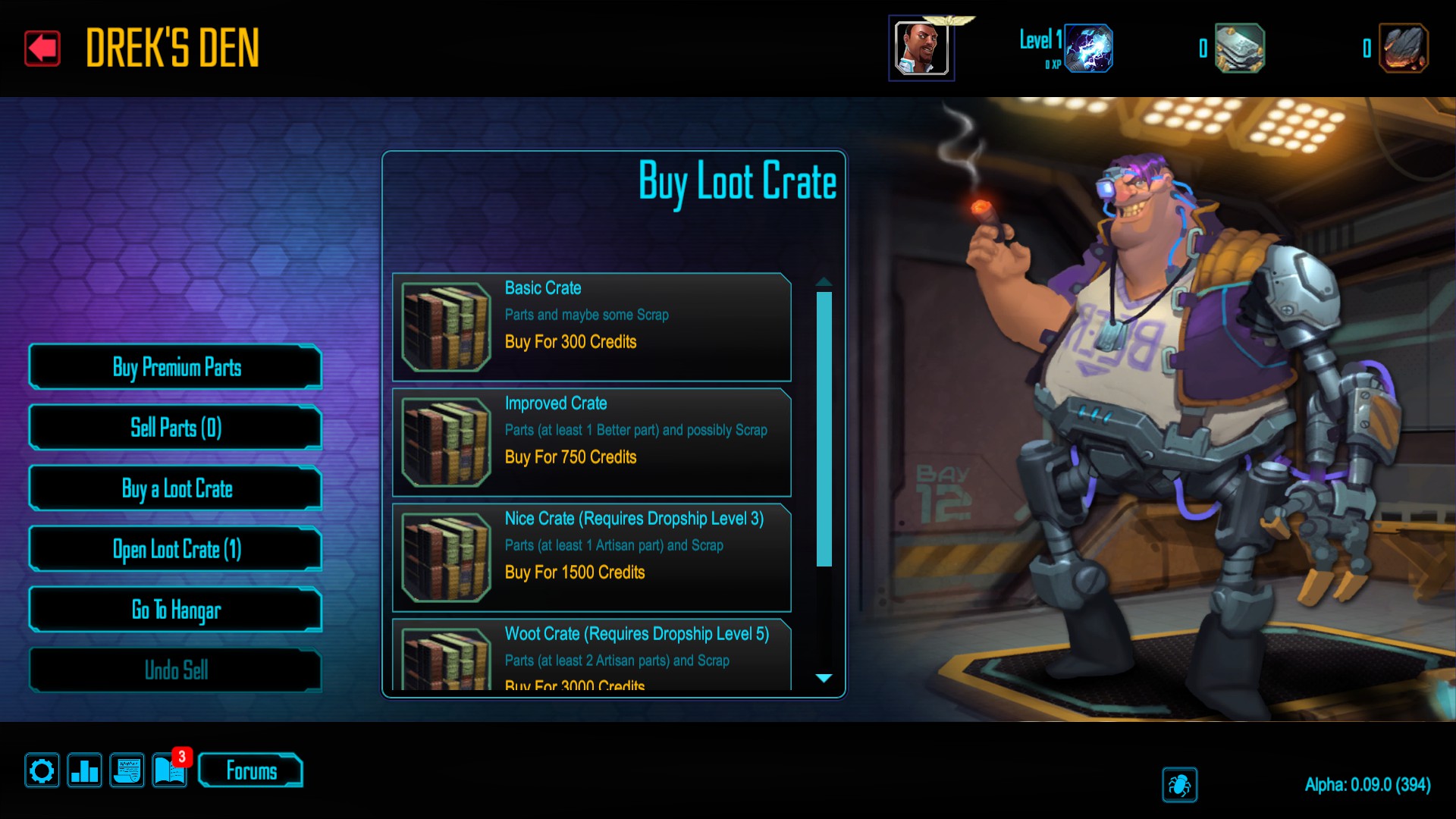Choose Buy a Loot Crate
1456x819 pixels.
[176, 489]
